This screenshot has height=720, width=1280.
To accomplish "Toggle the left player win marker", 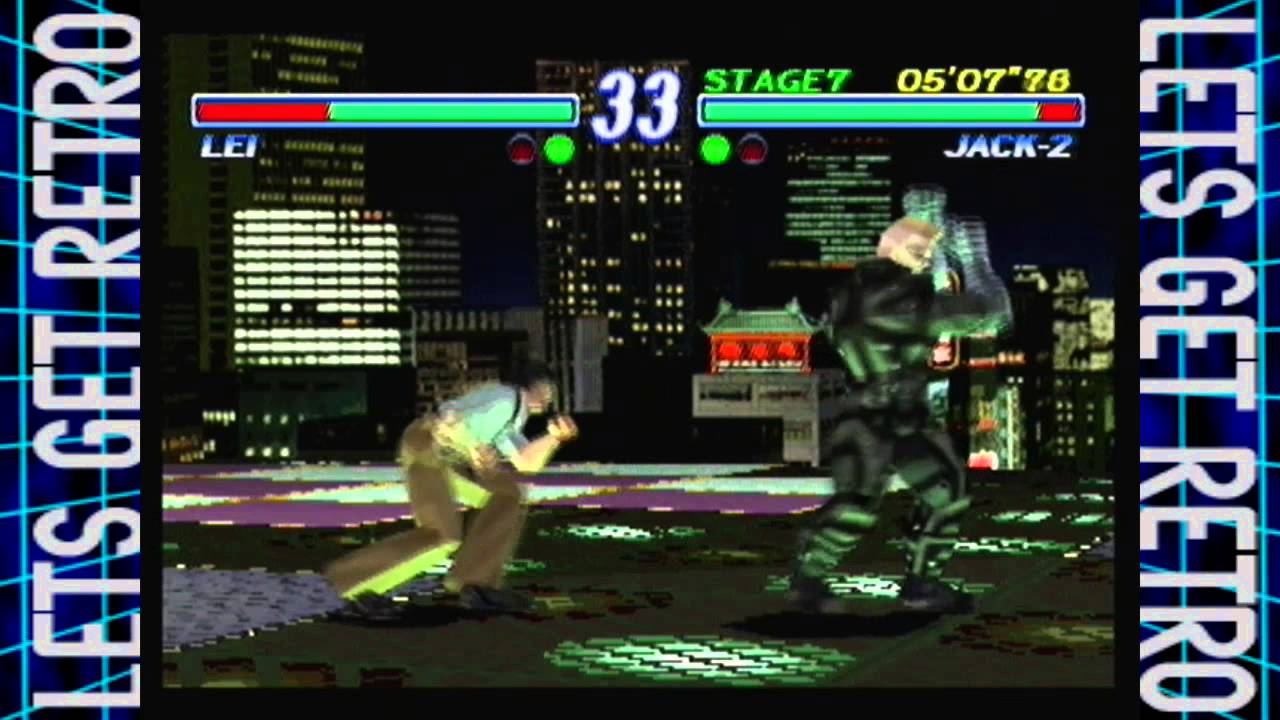I will pyautogui.click(x=557, y=149).
